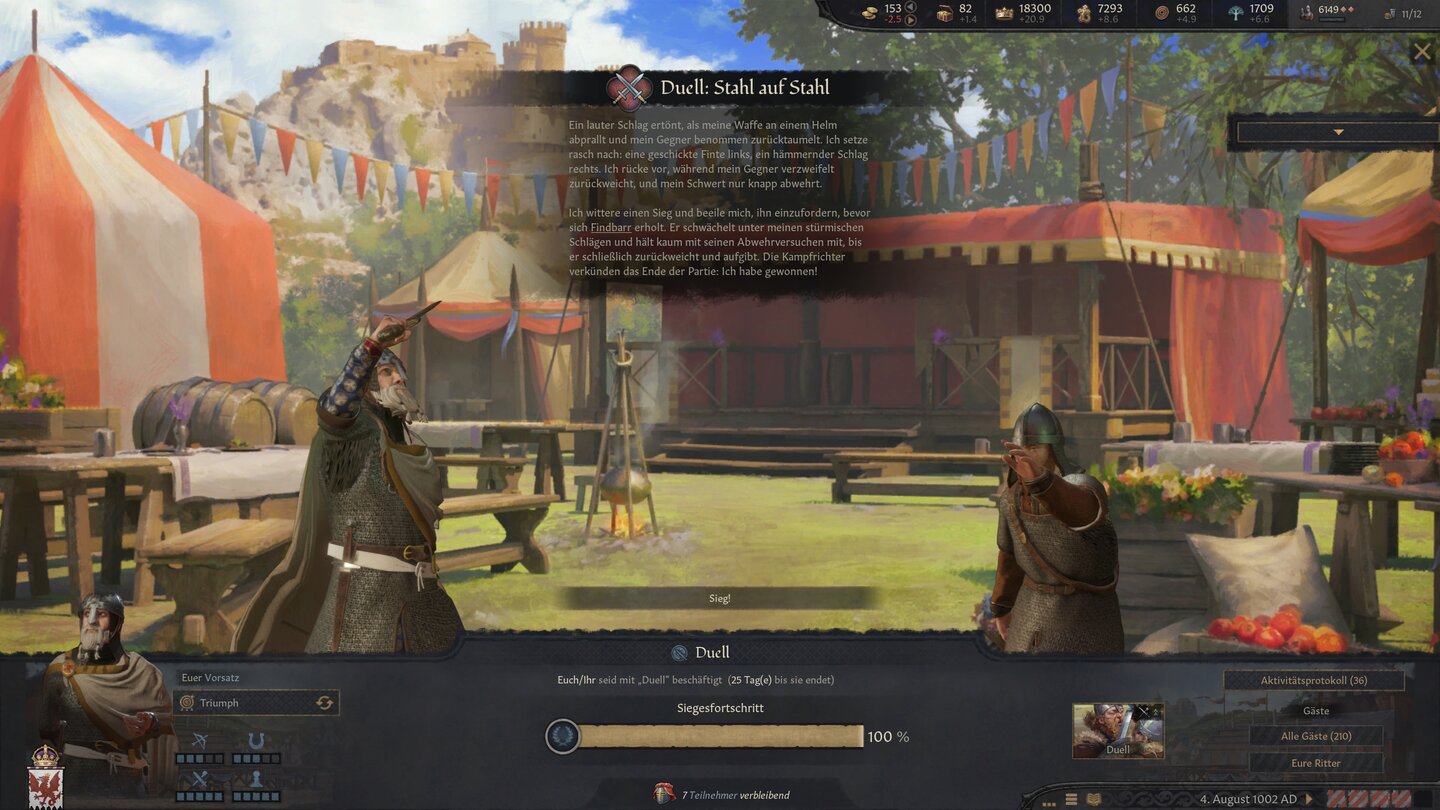Image resolution: width=1440 pixels, height=810 pixels.
Task: Open the piety icon next to 7293
Action: tap(1082, 11)
